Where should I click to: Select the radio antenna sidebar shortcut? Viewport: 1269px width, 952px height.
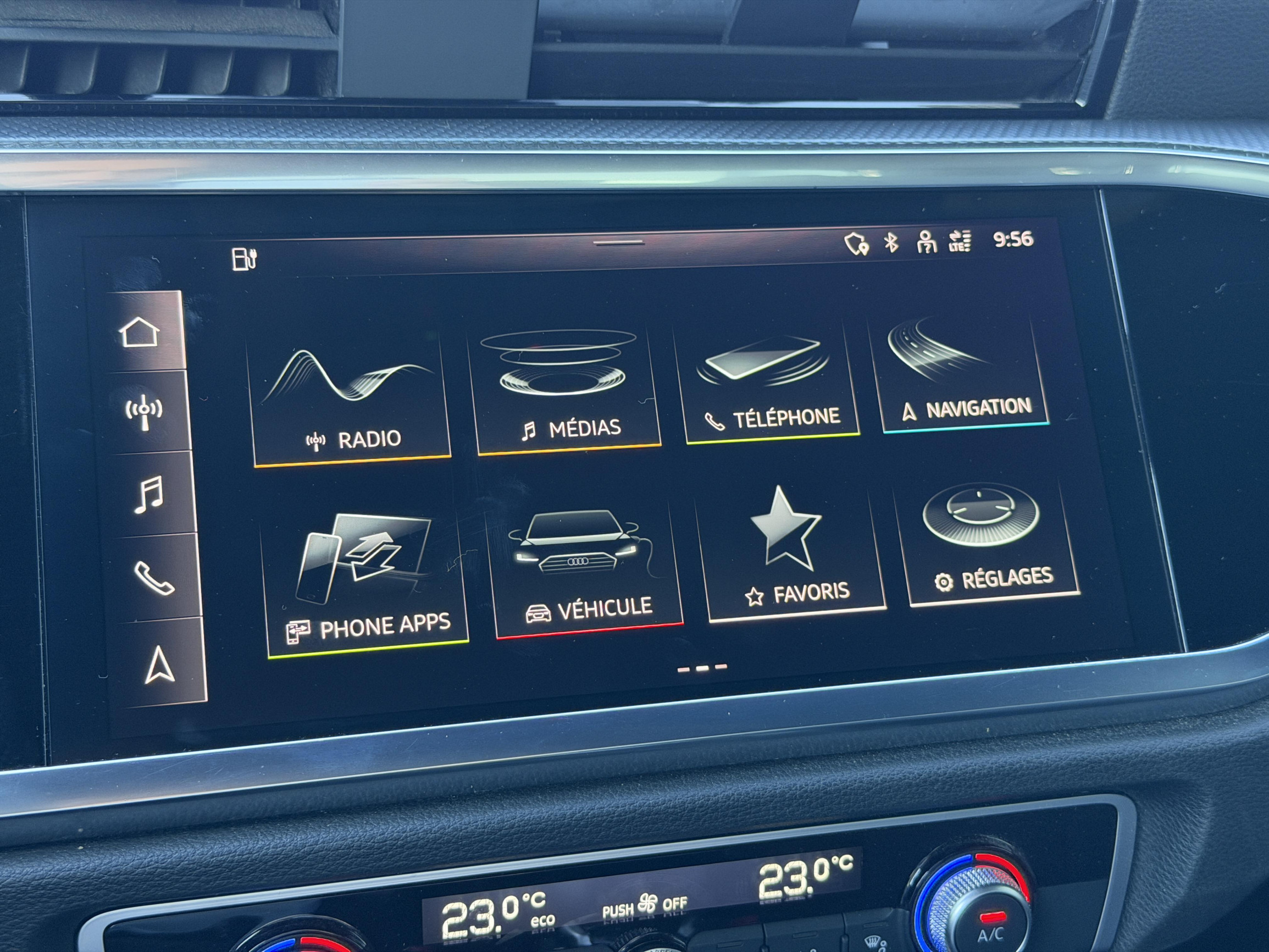click(144, 412)
